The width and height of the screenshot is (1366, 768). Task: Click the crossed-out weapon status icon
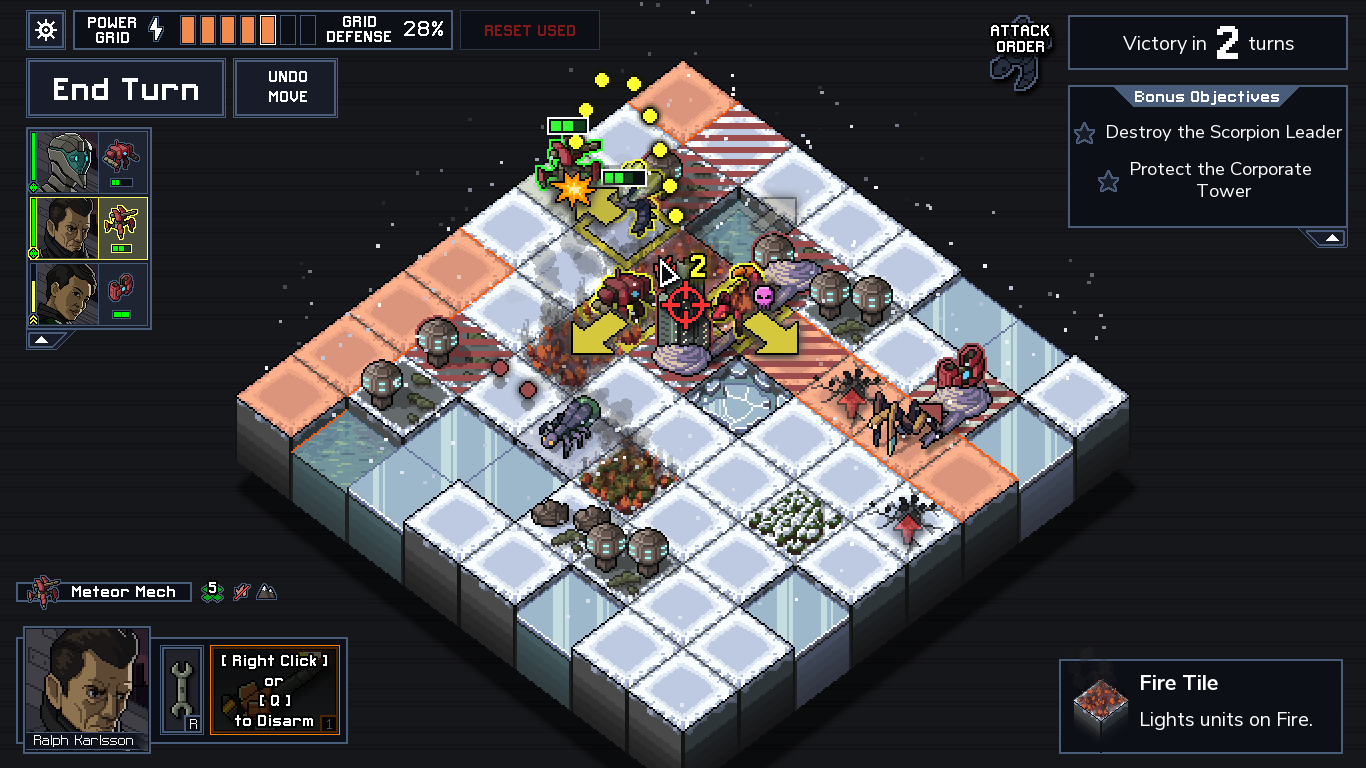239,591
